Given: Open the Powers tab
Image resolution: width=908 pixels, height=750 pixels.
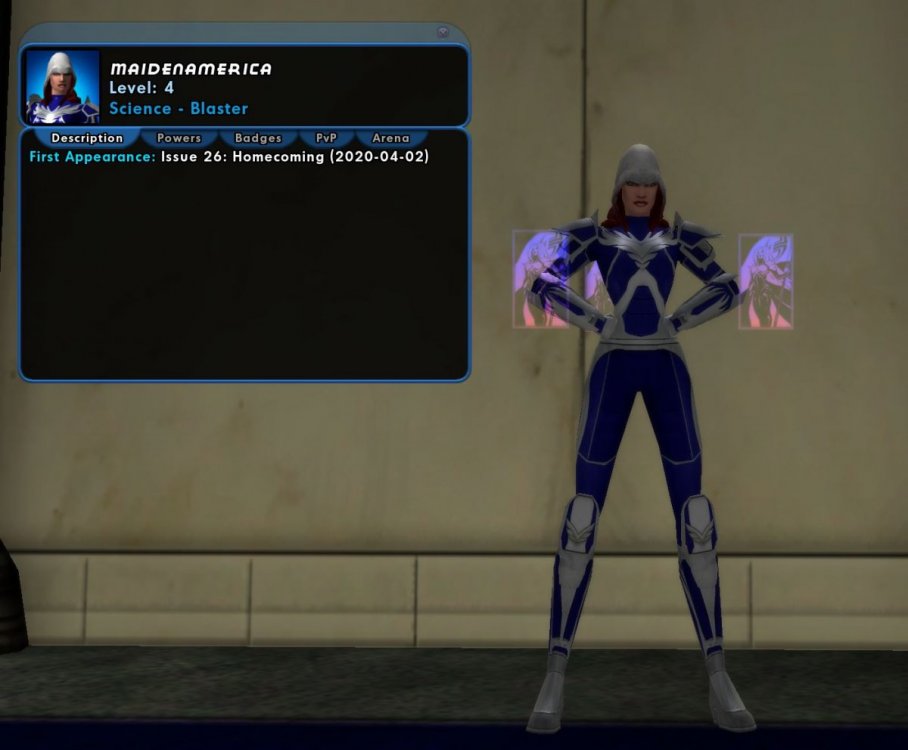Looking at the screenshot, I should pyautogui.click(x=179, y=138).
